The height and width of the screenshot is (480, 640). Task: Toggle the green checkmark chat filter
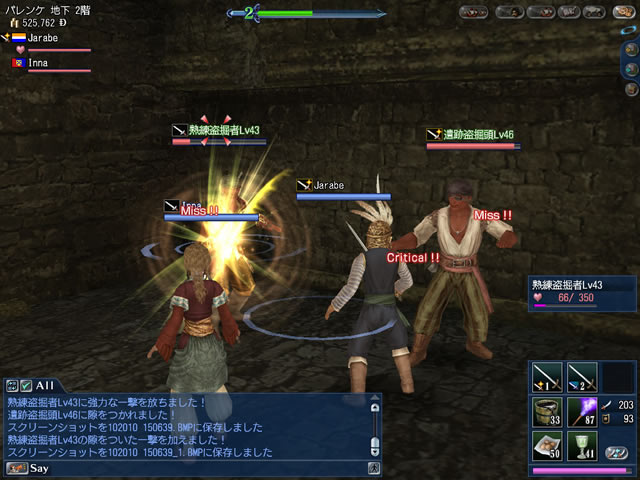click(27, 385)
